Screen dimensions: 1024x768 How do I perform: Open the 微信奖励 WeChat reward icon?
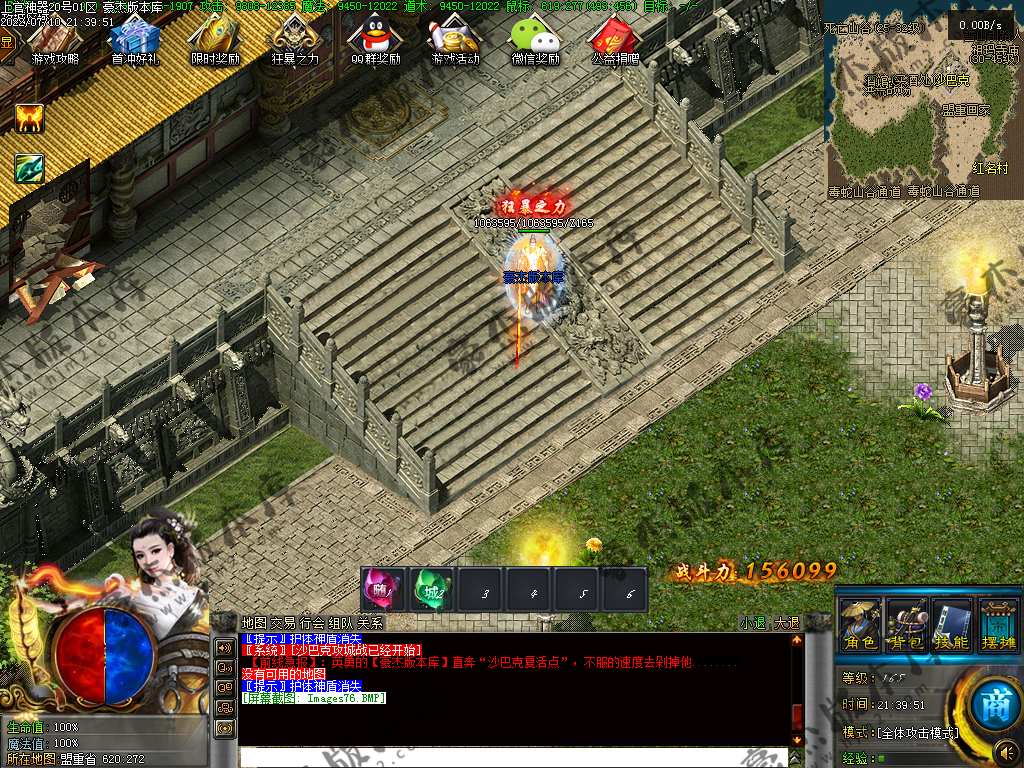535,40
